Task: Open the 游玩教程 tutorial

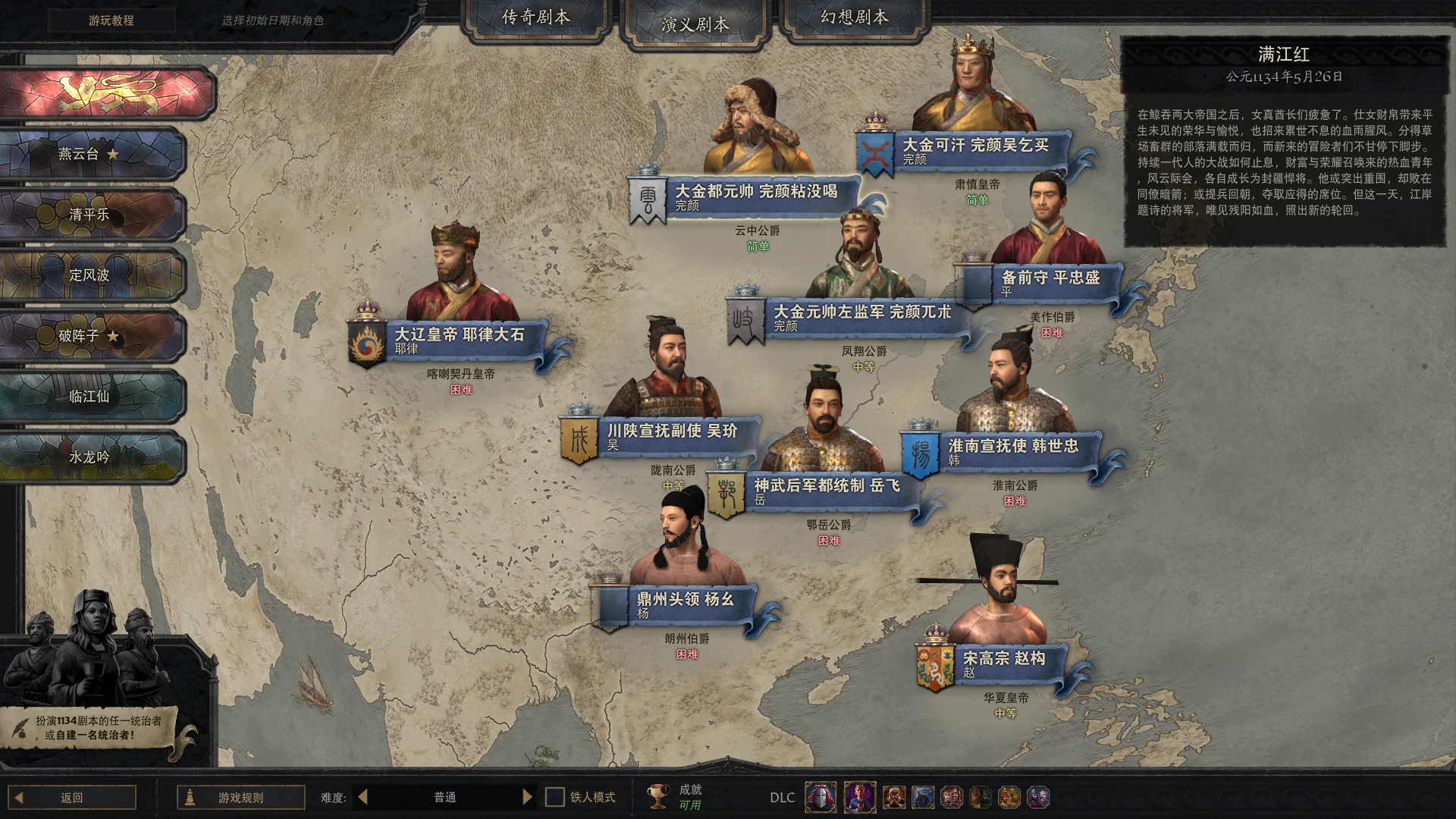Action: tap(111, 20)
